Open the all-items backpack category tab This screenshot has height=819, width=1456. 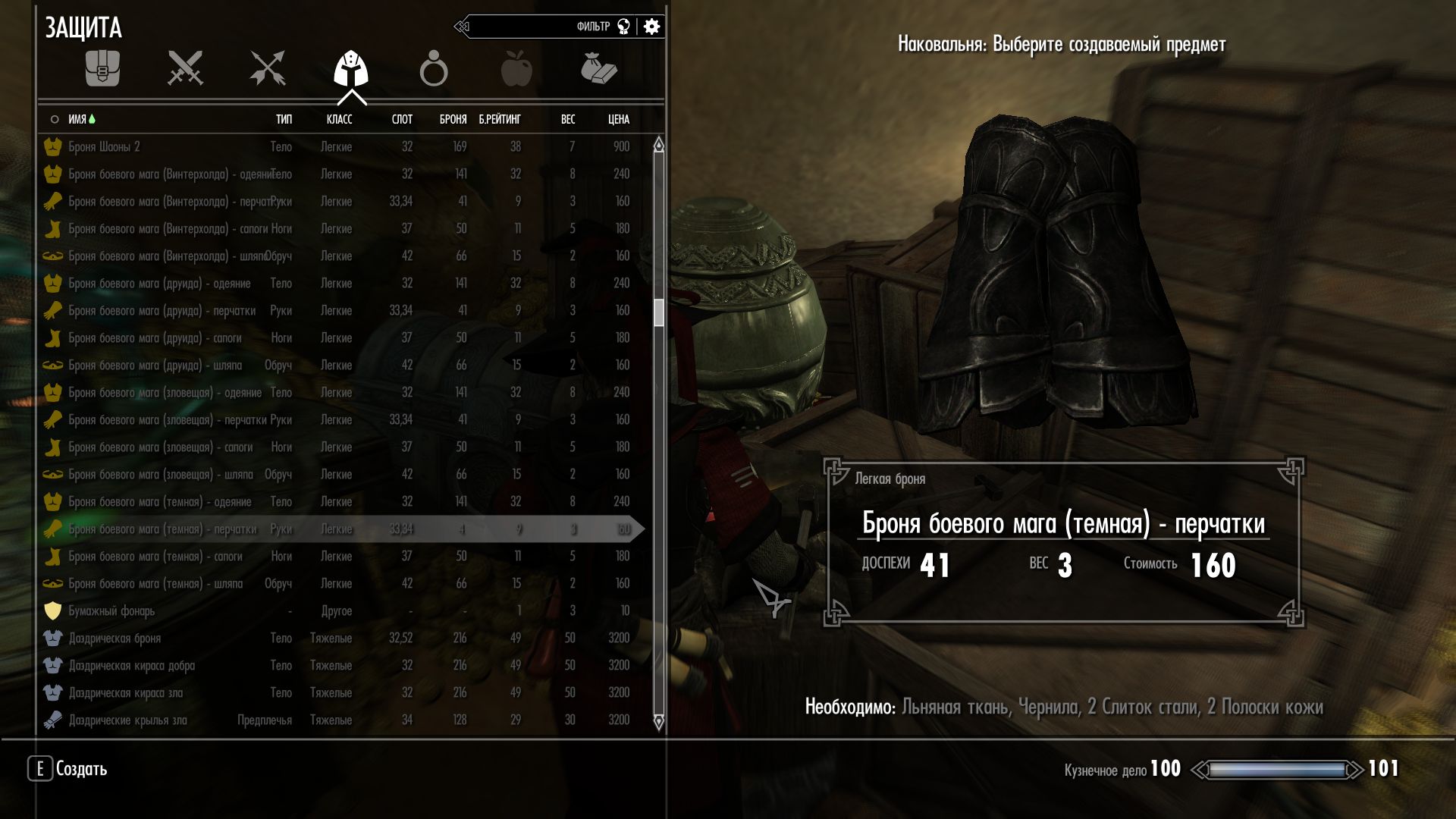[x=102, y=69]
